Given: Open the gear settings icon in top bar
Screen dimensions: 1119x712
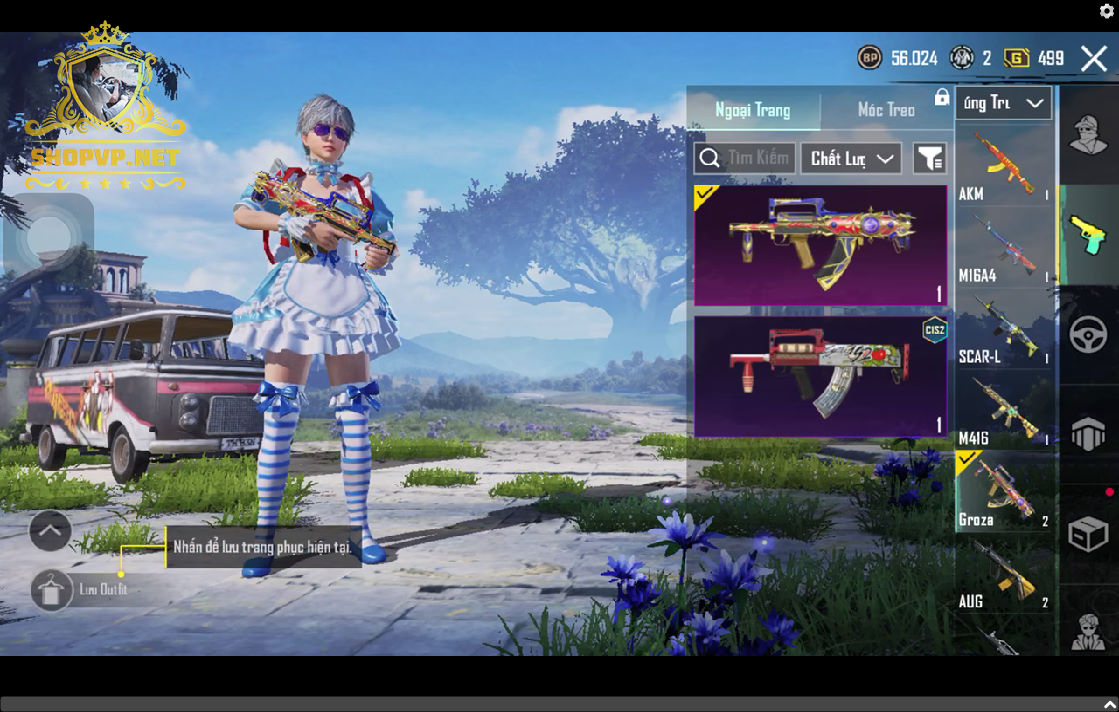Looking at the screenshot, I should click(x=1107, y=12).
